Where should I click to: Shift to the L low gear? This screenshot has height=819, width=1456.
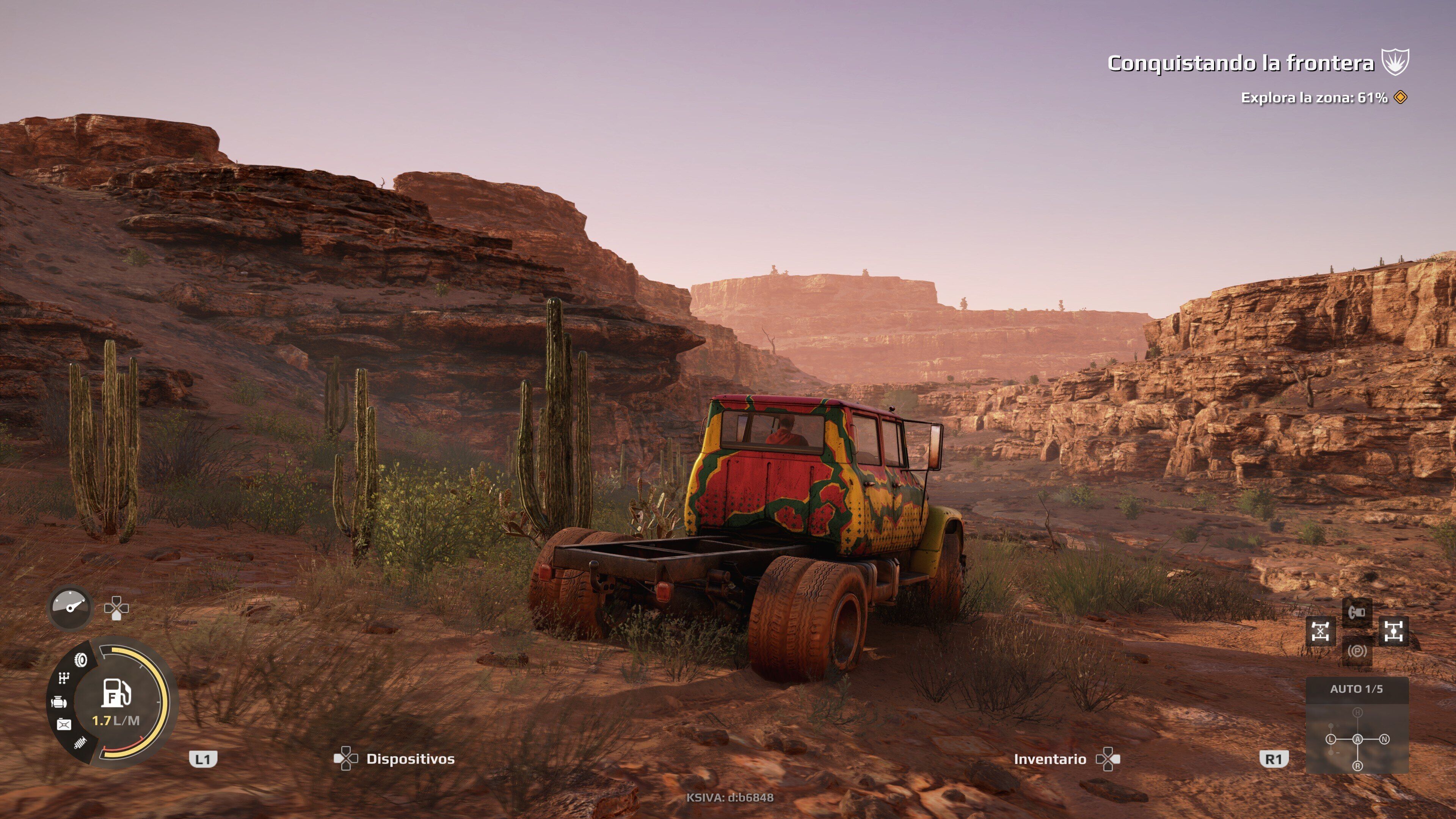point(1330,739)
